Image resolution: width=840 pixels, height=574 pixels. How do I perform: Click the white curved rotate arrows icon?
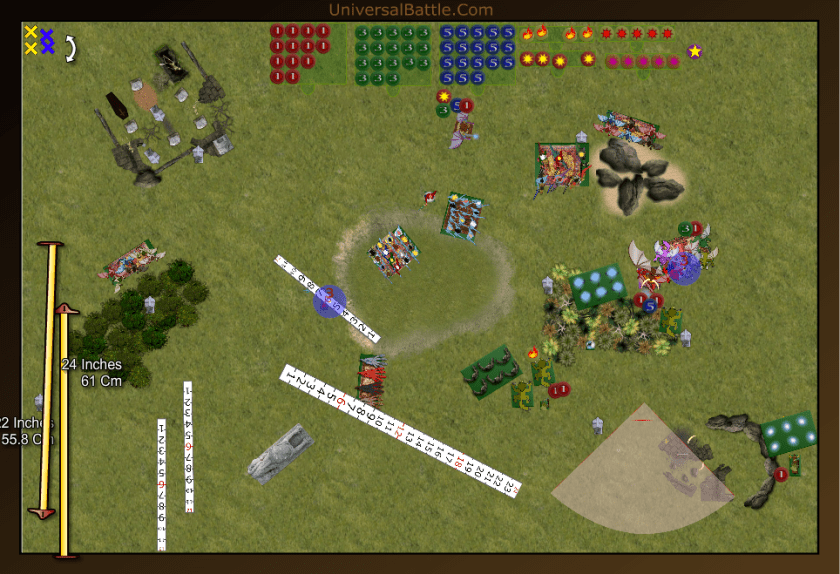pyautogui.click(x=71, y=47)
